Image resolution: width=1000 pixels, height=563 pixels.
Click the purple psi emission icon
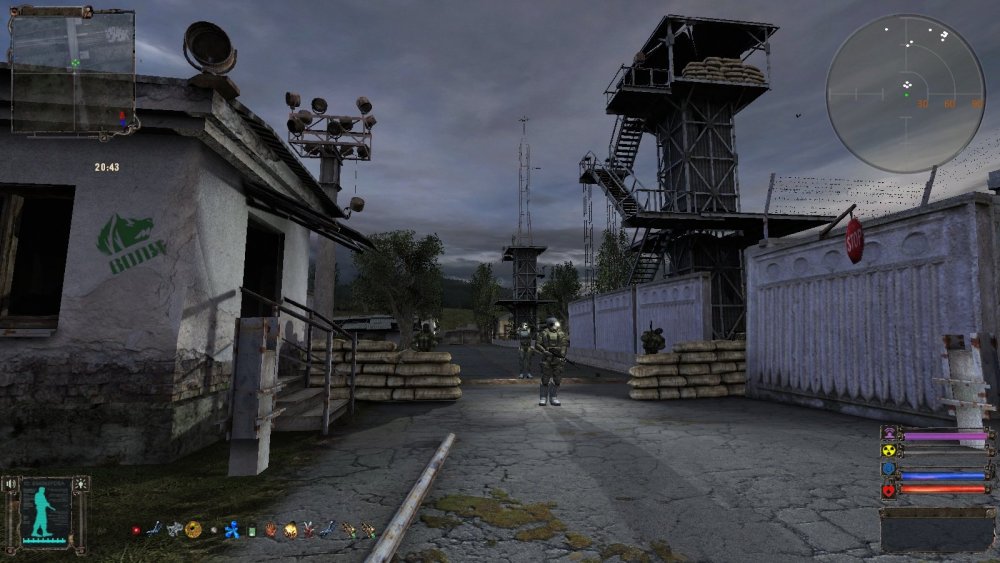pyautogui.click(x=888, y=434)
